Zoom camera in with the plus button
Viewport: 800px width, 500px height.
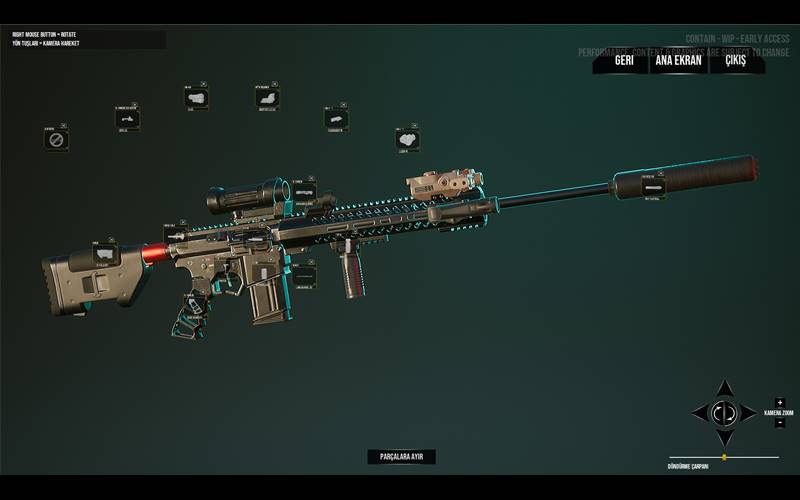(780, 402)
